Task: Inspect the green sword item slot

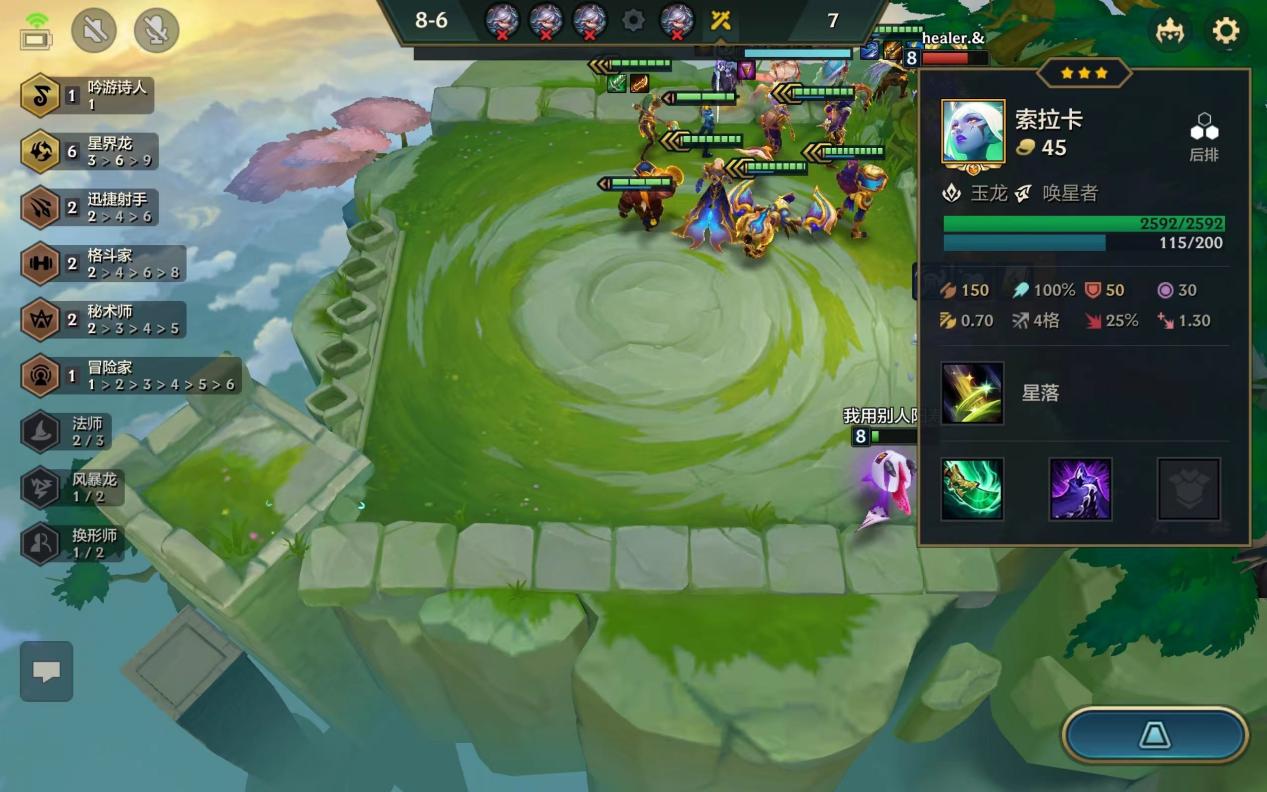Action: coord(972,489)
